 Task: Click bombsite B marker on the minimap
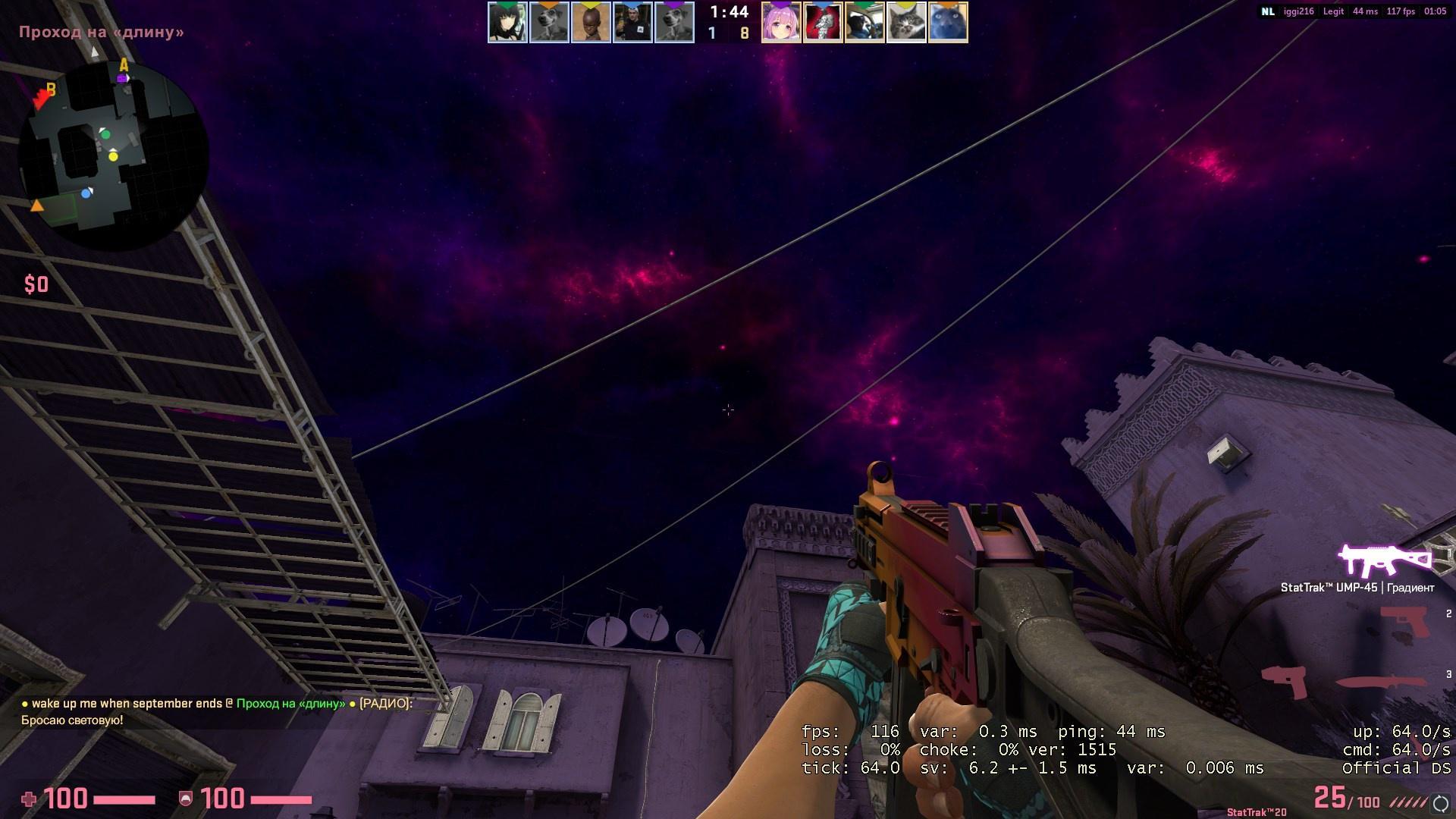pos(51,89)
